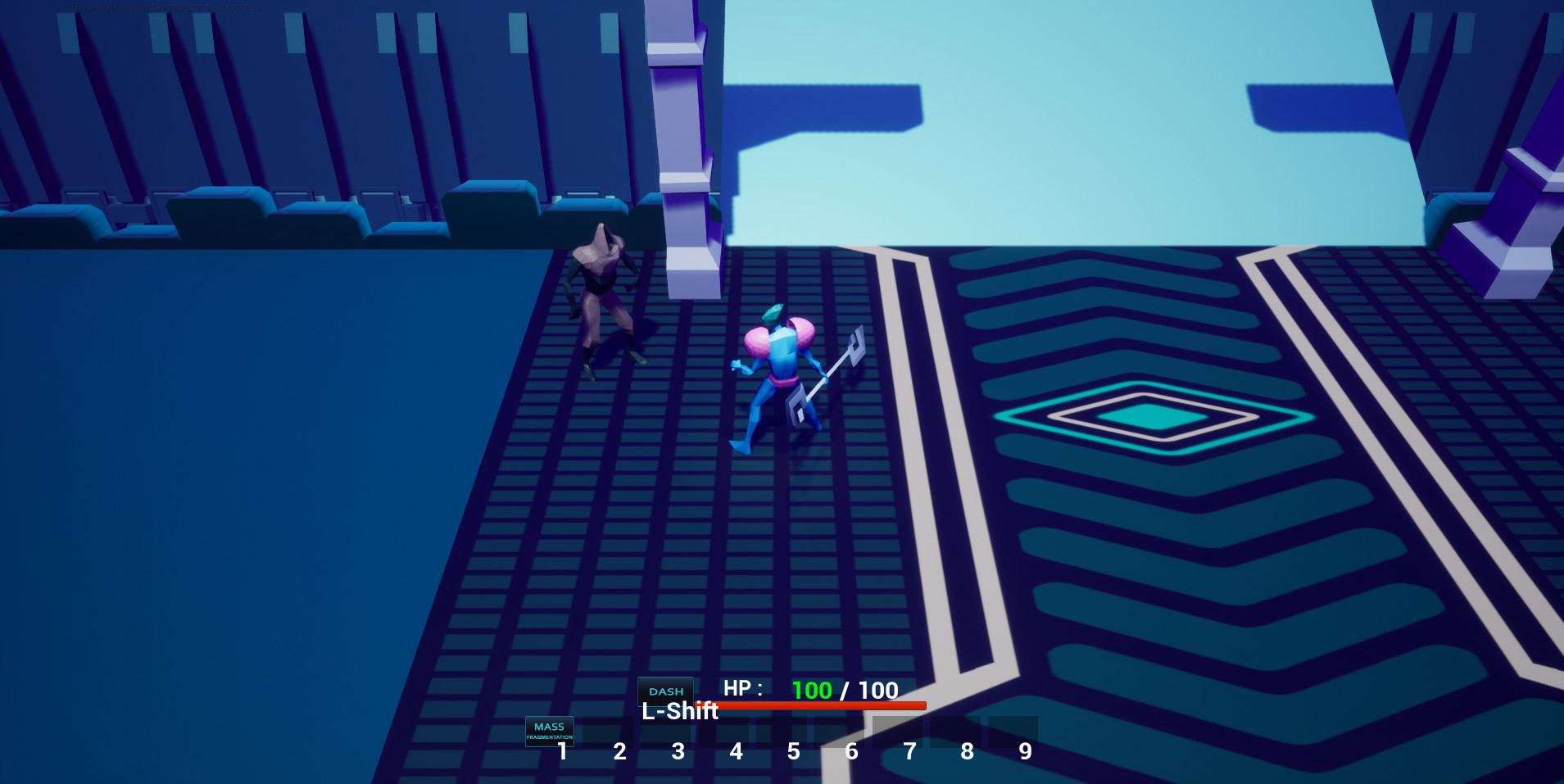Click the green 100 health value
The height and width of the screenshot is (784, 1564).
(x=812, y=690)
